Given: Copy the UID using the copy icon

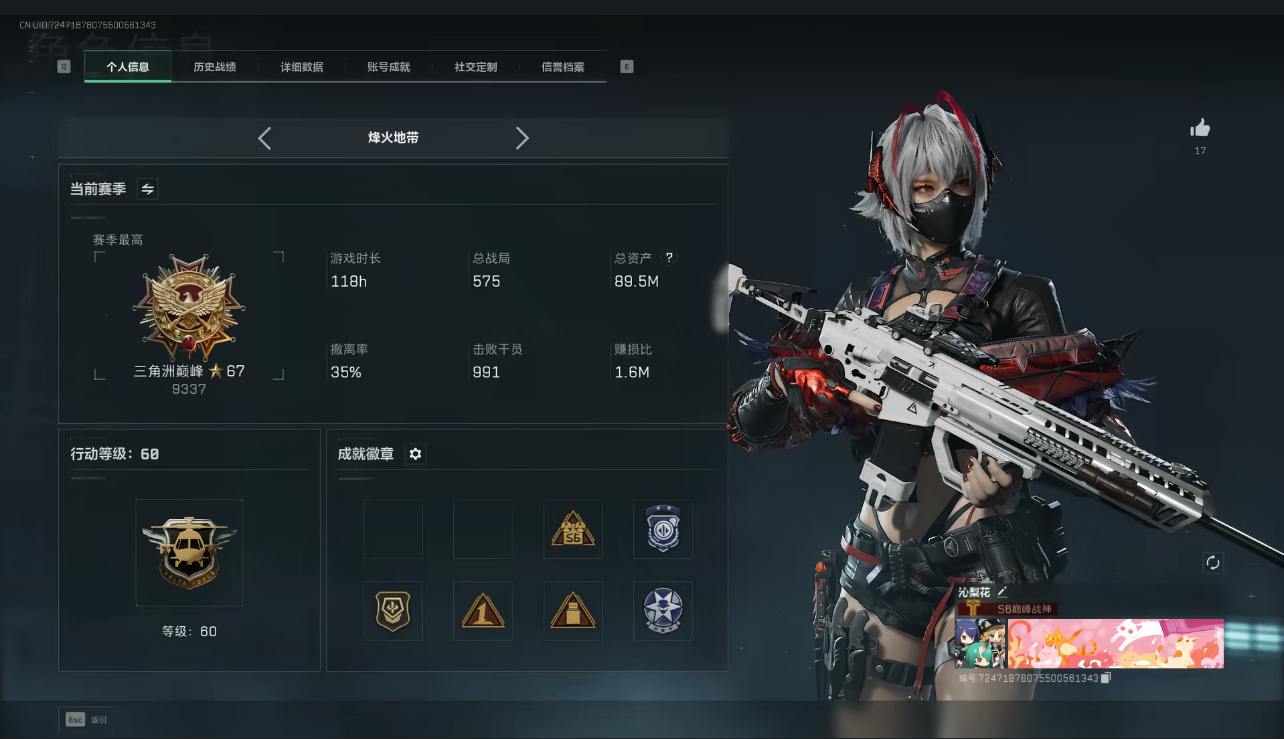Looking at the screenshot, I should [x=1105, y=677].
